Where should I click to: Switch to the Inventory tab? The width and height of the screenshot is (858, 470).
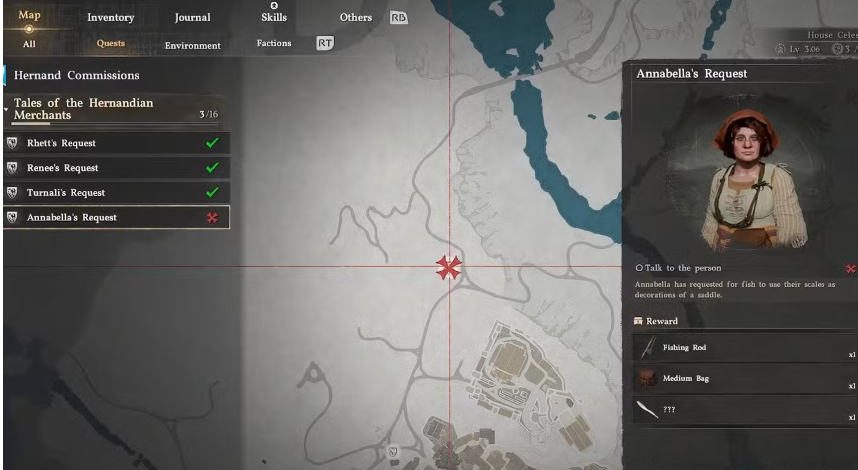110,17
